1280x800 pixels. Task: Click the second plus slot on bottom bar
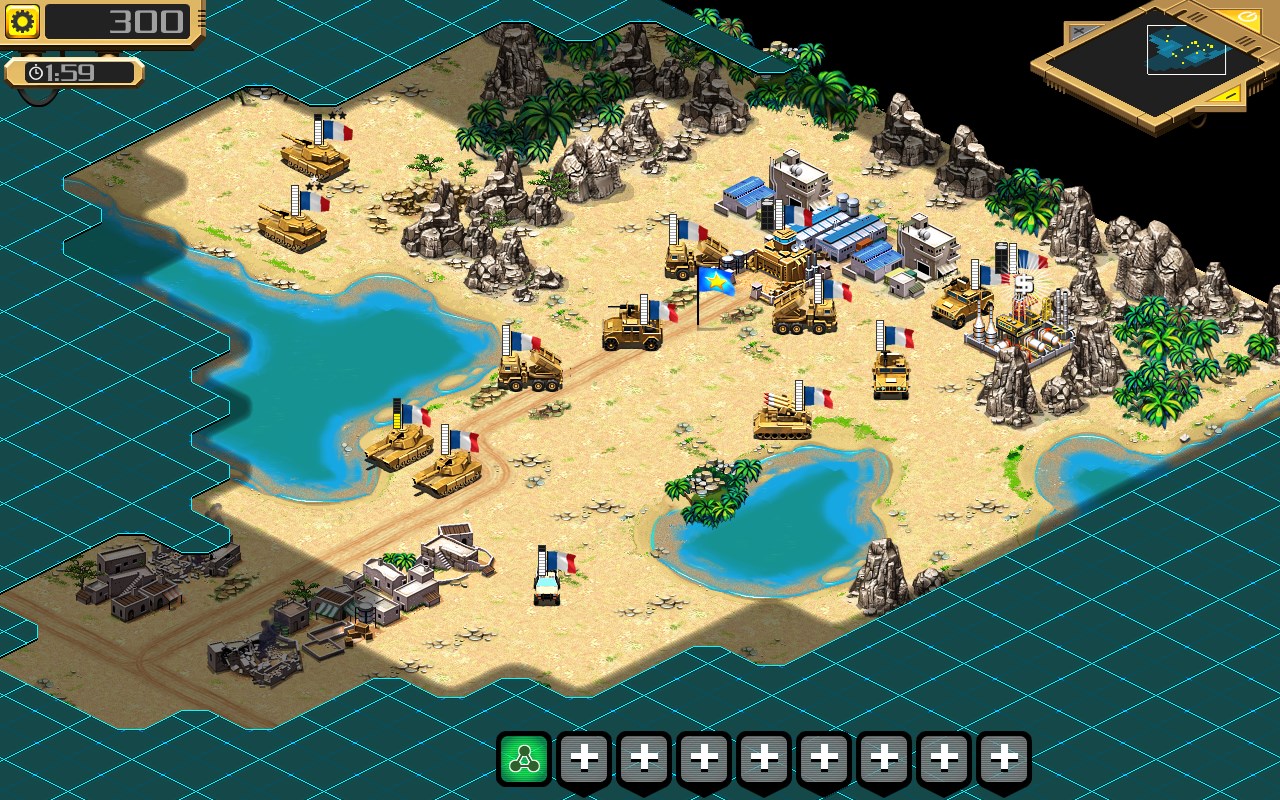point(645,760)
